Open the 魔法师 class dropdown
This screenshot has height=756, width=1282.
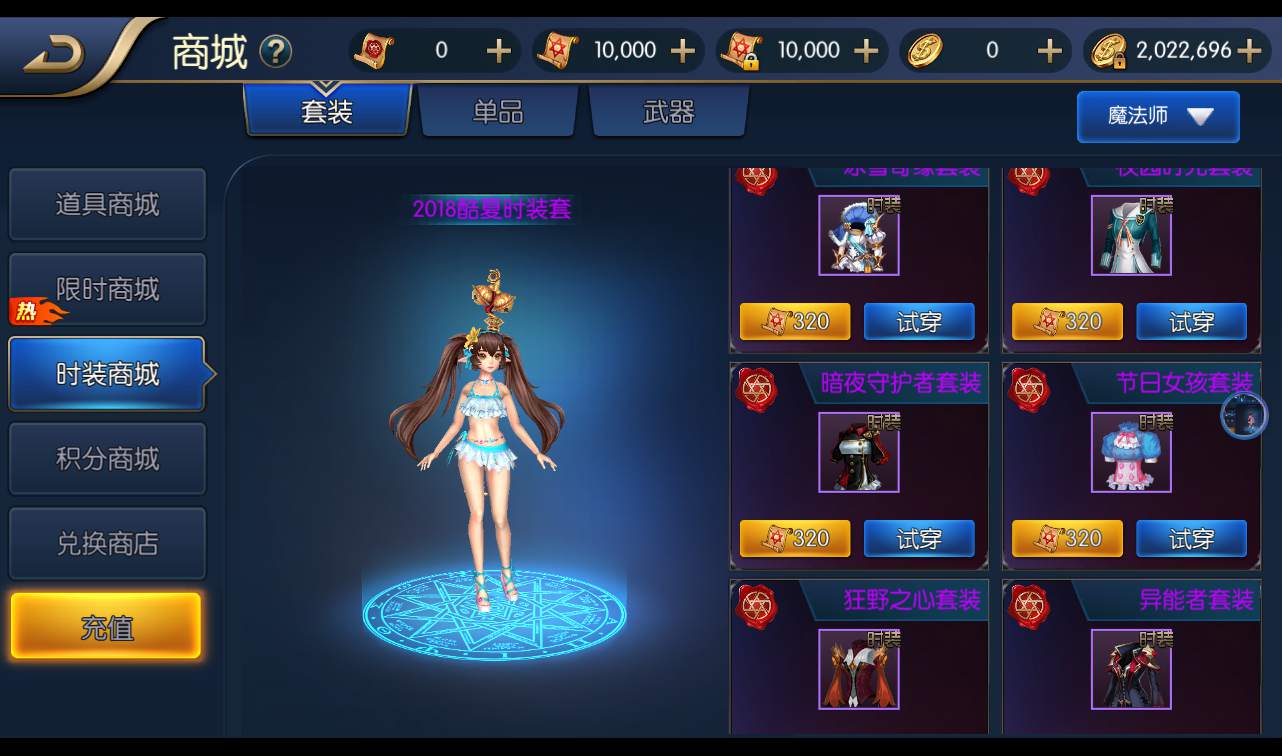coord(1157,116)
